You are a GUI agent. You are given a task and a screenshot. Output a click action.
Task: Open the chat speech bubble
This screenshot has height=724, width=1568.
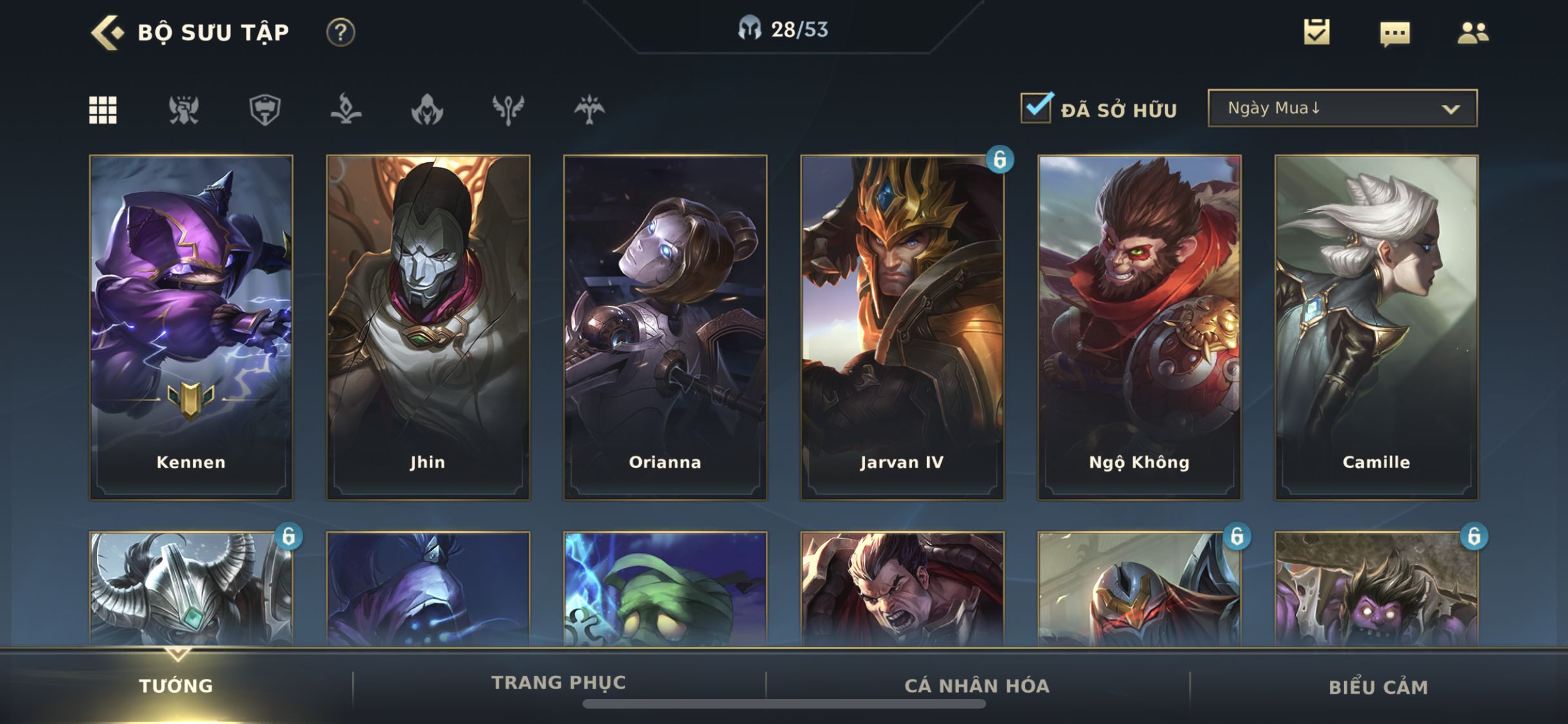pyautogui.click(x=1395, y=33)
